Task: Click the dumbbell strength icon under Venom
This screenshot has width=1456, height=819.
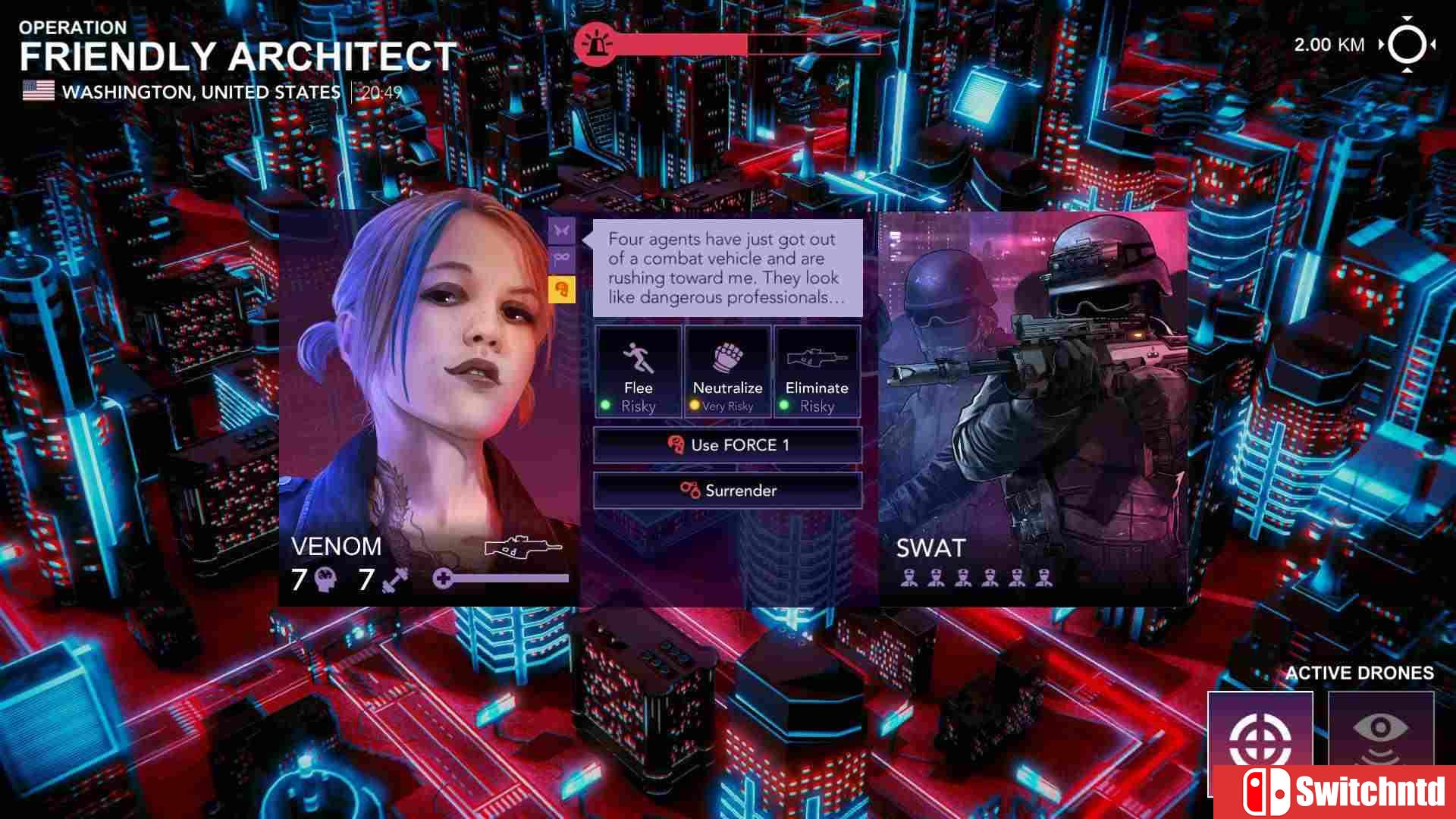Action: click(394, 579)
